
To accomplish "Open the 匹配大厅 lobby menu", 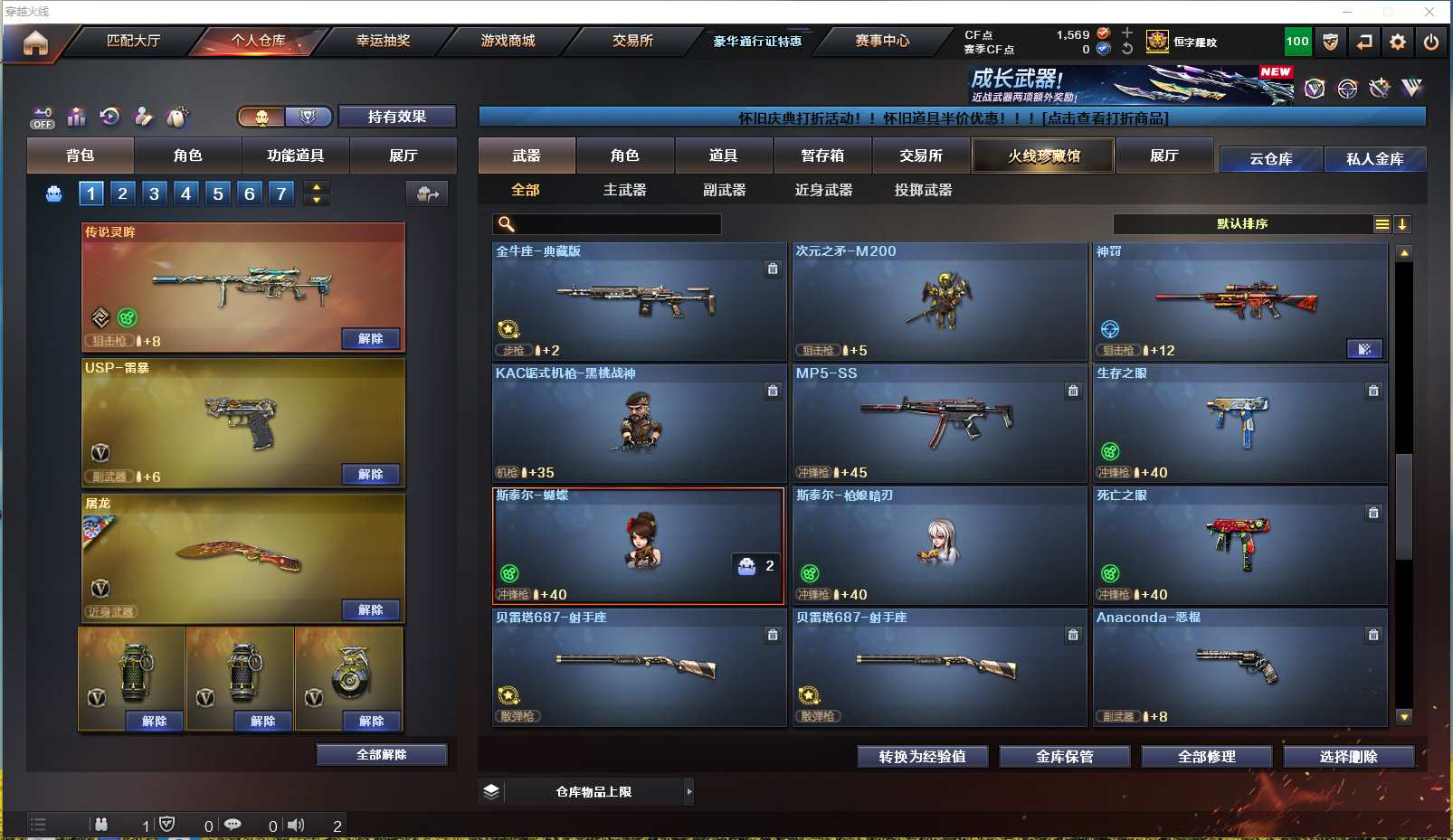I will pyautogui.click(x=133, y=41).
